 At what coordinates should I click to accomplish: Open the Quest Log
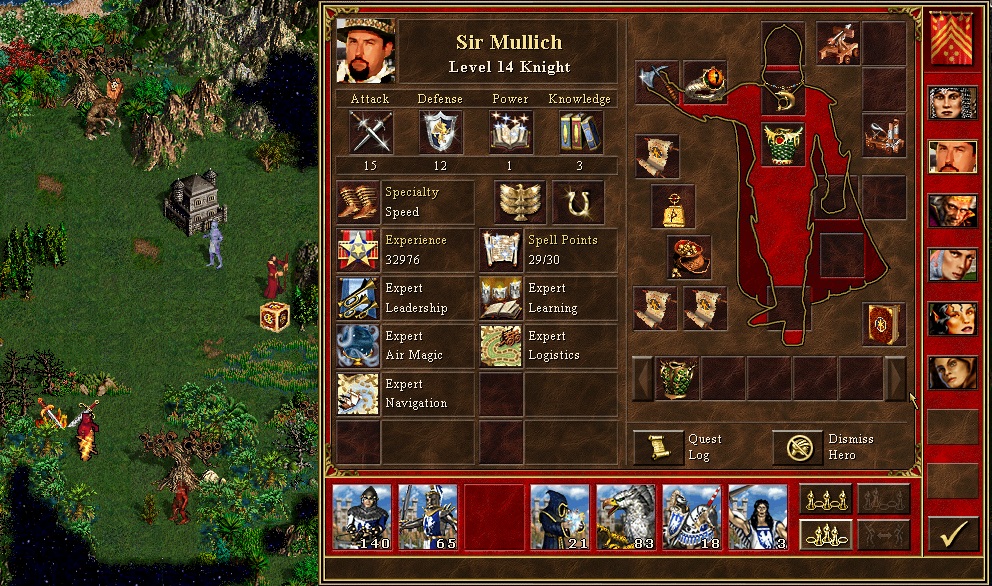[658, 447]
